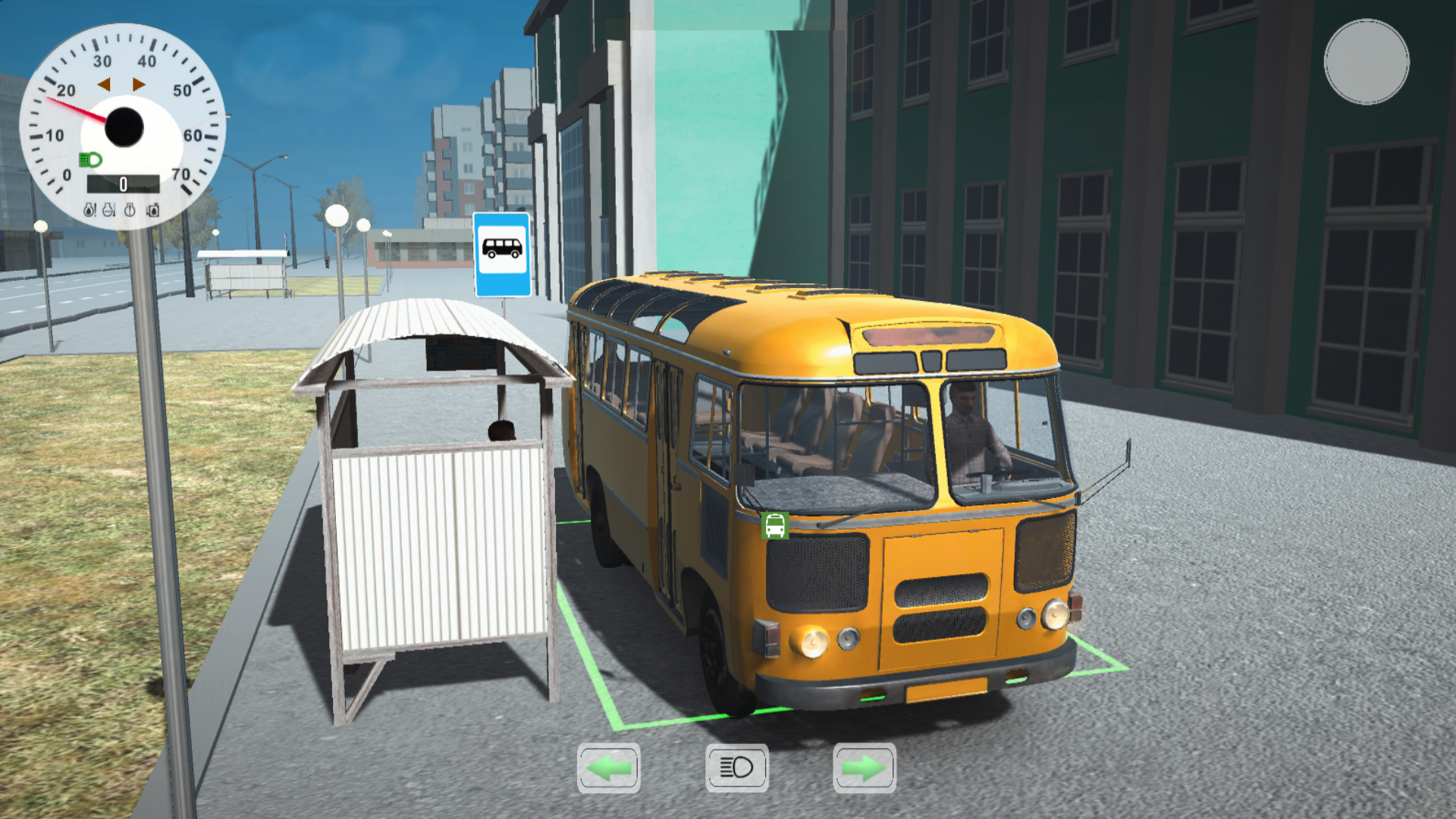The width and height of the screenshot is (1456, 819).
Task: Tap the circular steering control at top right
Action: coord(1366,61)
